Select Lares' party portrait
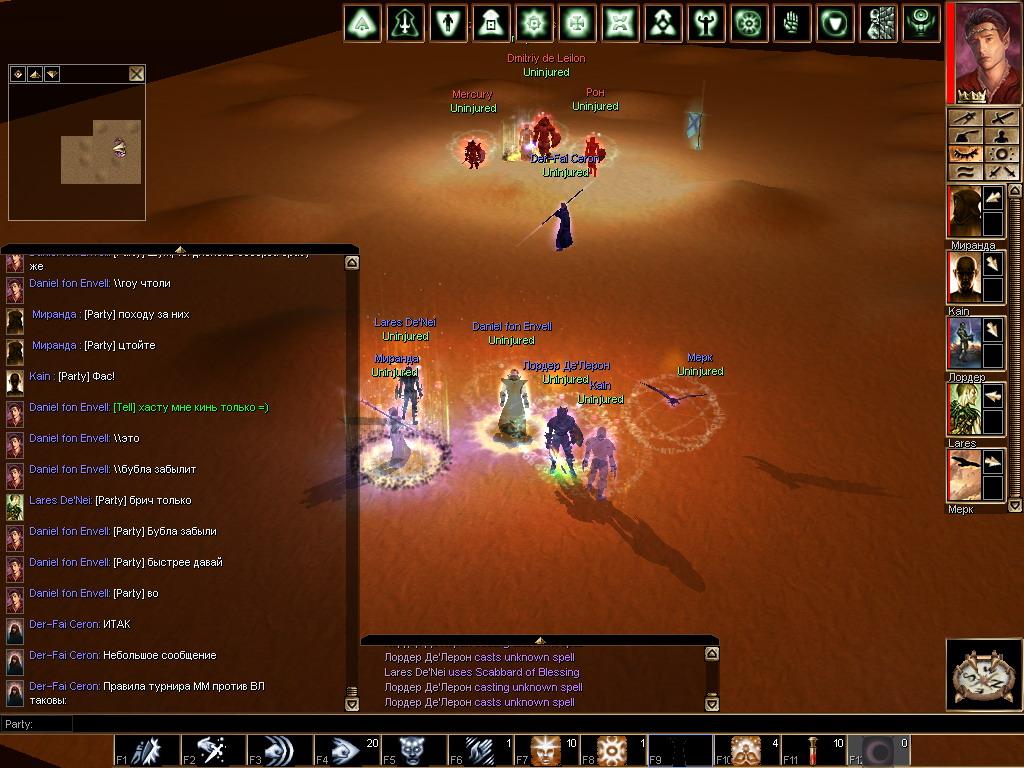This screenshot has width=1024, height=768. (x=964, y=410)
